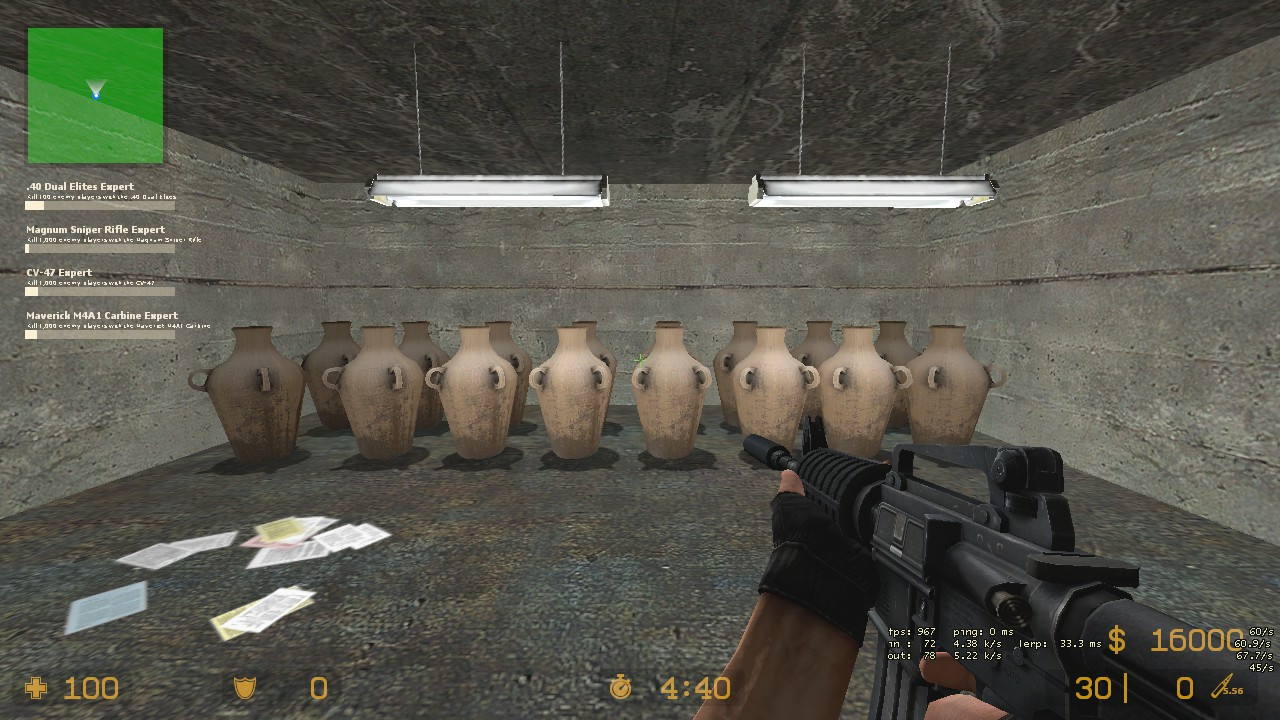Click the stopwatch icon beside the round timer

[x=622, y=688]
